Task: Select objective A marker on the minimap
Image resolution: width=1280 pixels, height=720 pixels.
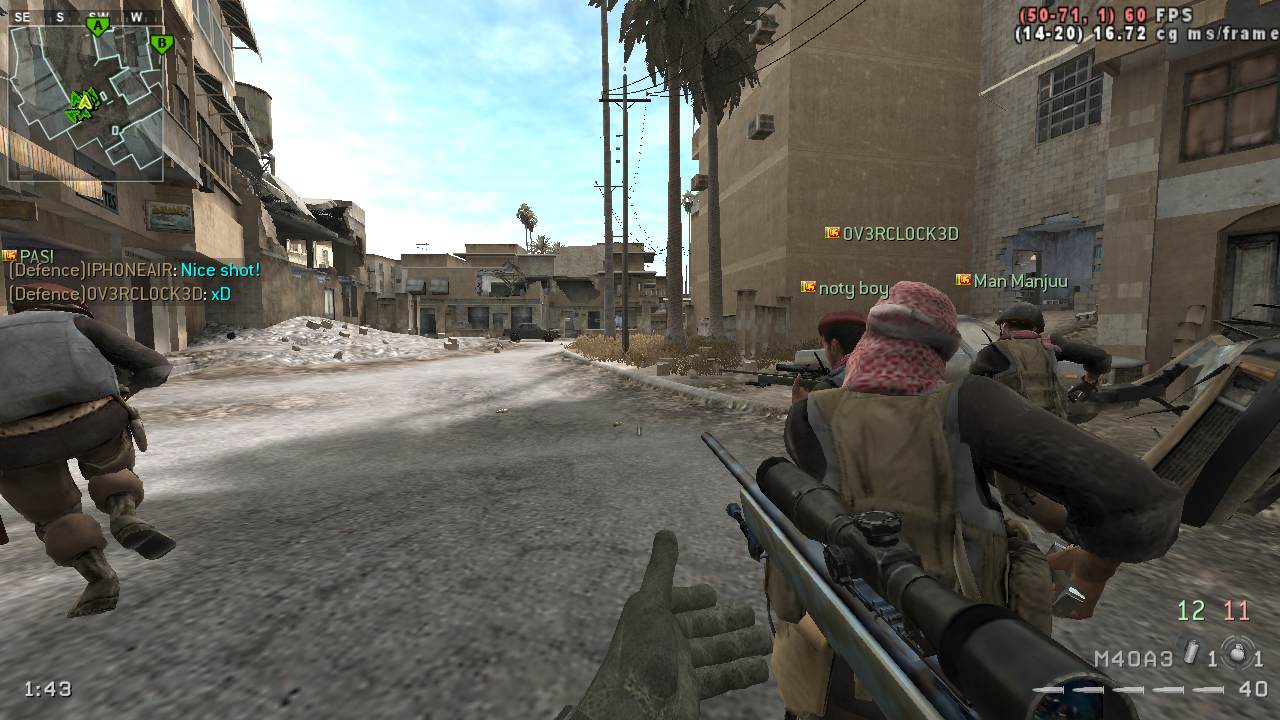Action: coord(98,27)
